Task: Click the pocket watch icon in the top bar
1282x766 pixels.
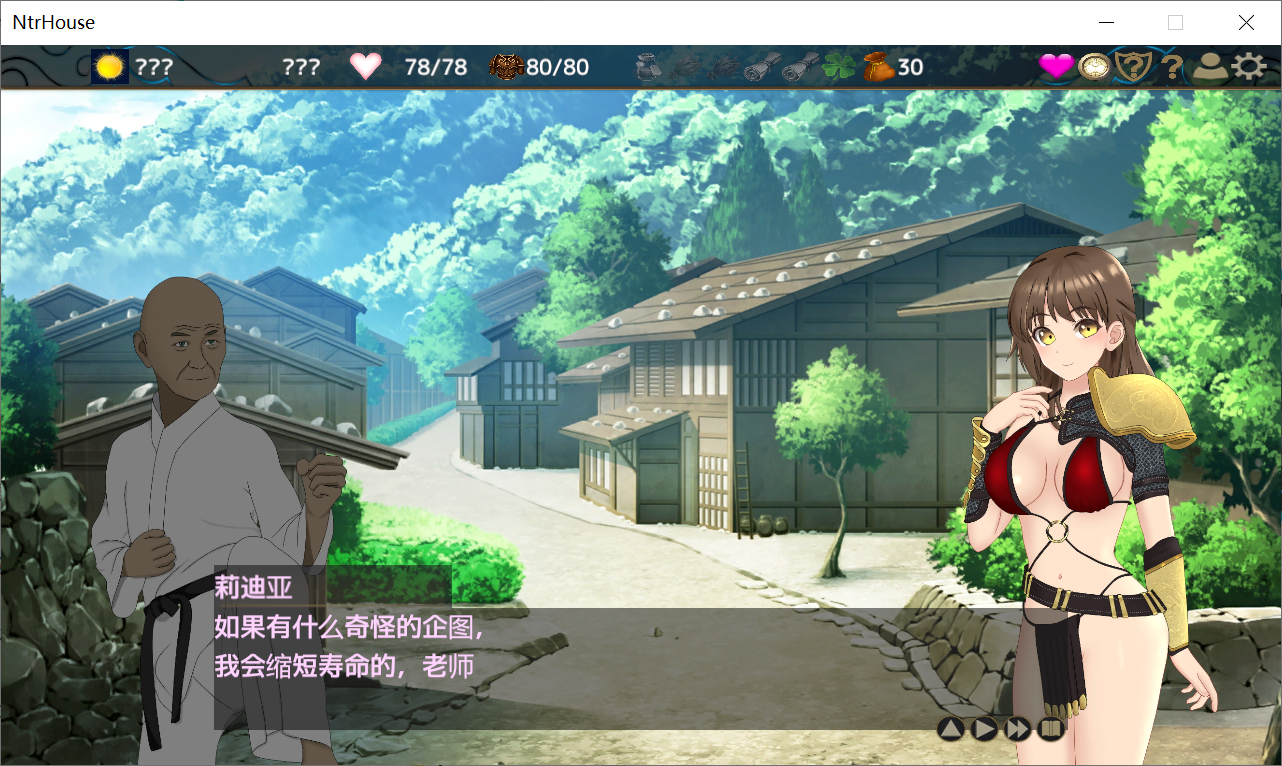Action: [x=1094, y=65]
